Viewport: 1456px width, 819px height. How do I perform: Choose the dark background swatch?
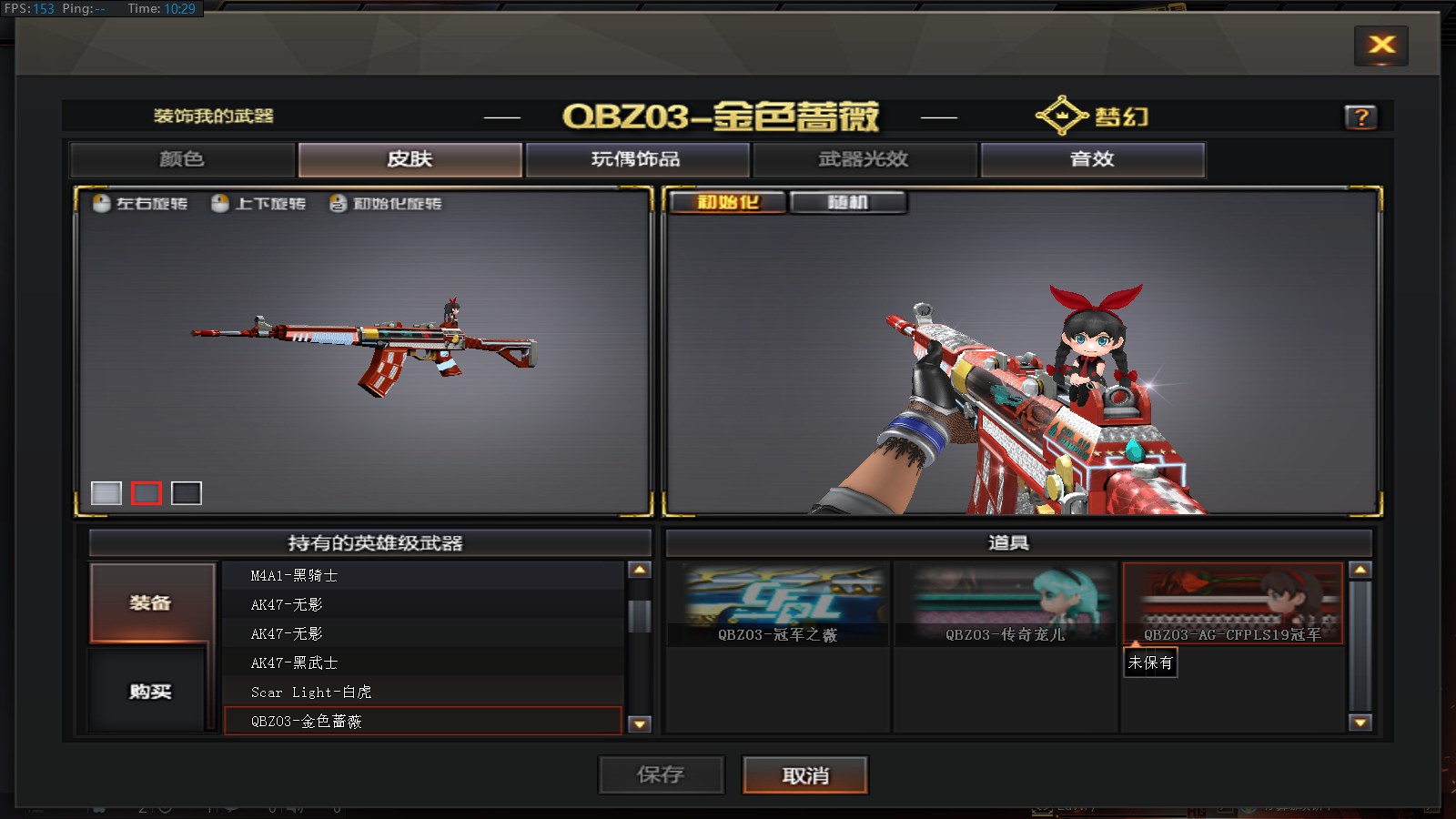tap(187, 493)
